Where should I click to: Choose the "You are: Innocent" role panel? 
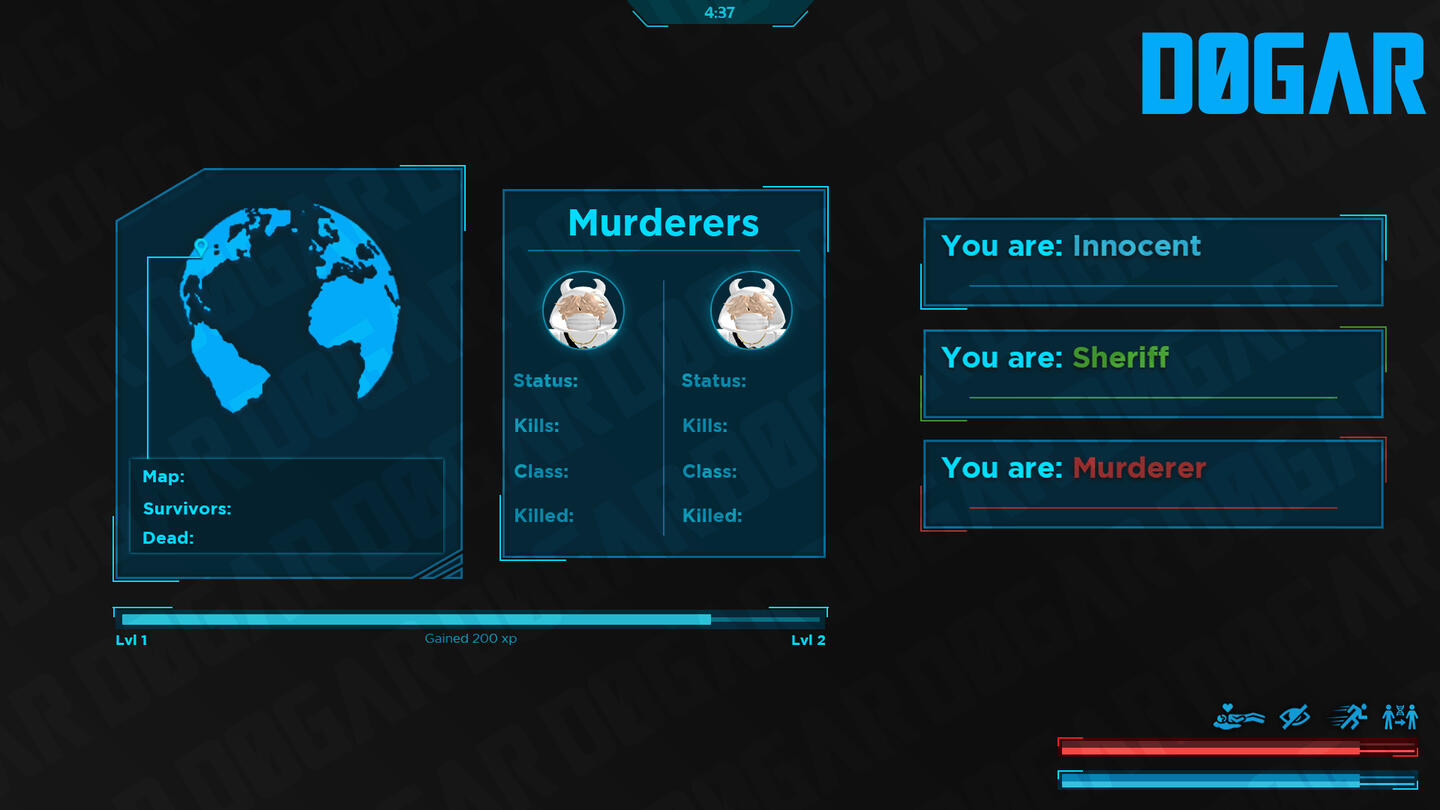click(x=1153, y=262)
